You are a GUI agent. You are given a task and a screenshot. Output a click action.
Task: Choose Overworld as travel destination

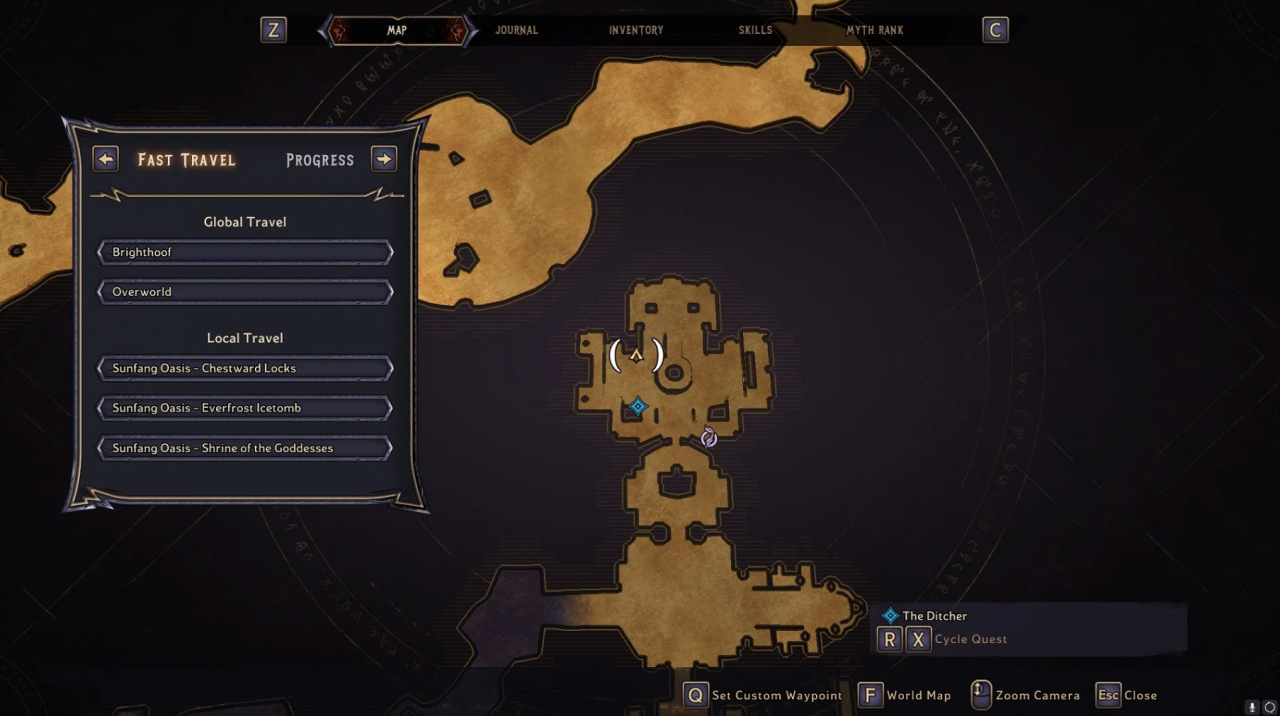point(245,292)
